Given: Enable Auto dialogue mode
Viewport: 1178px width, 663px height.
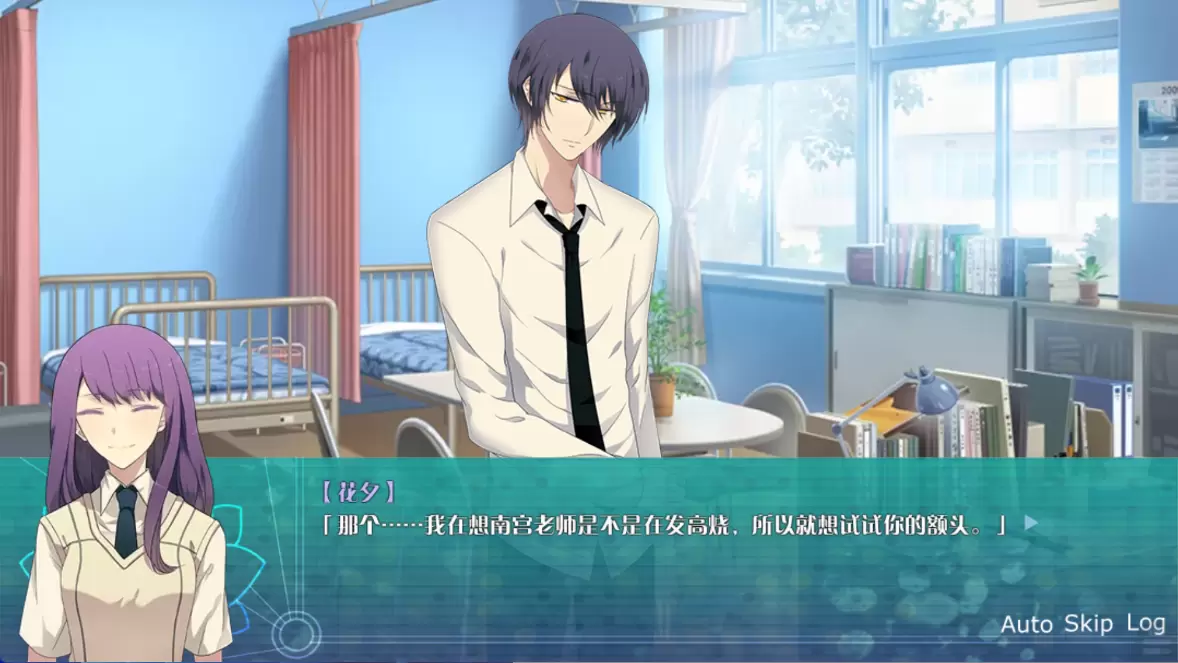Looking at the screenshot, I should tap(1026, 625).
